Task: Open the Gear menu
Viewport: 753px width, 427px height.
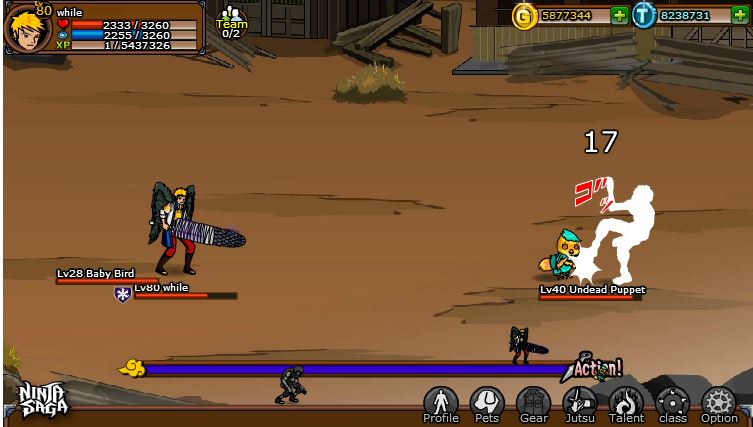Action: (x=534, y=403)
